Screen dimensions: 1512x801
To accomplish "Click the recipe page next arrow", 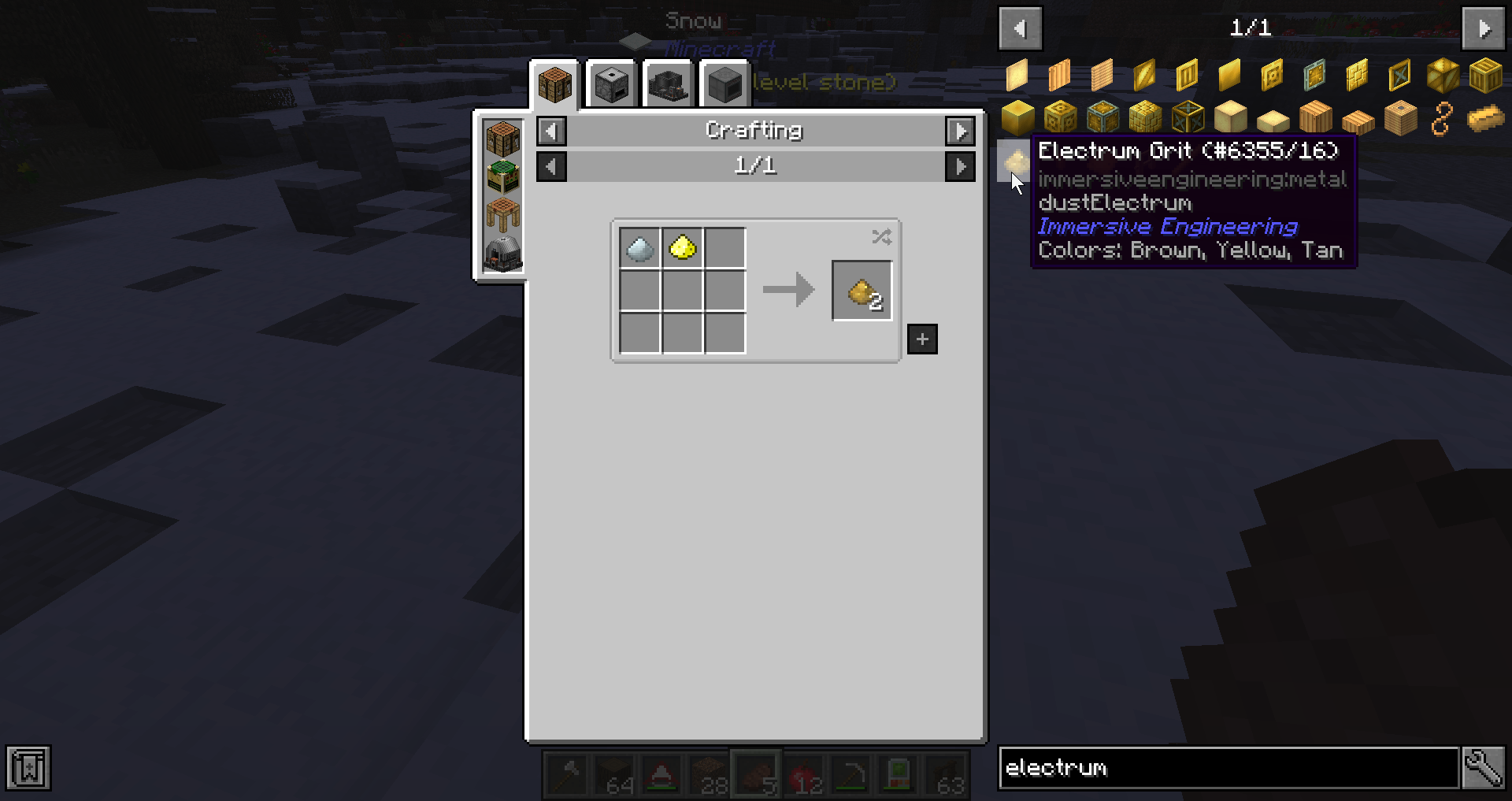I will point(960,166).
